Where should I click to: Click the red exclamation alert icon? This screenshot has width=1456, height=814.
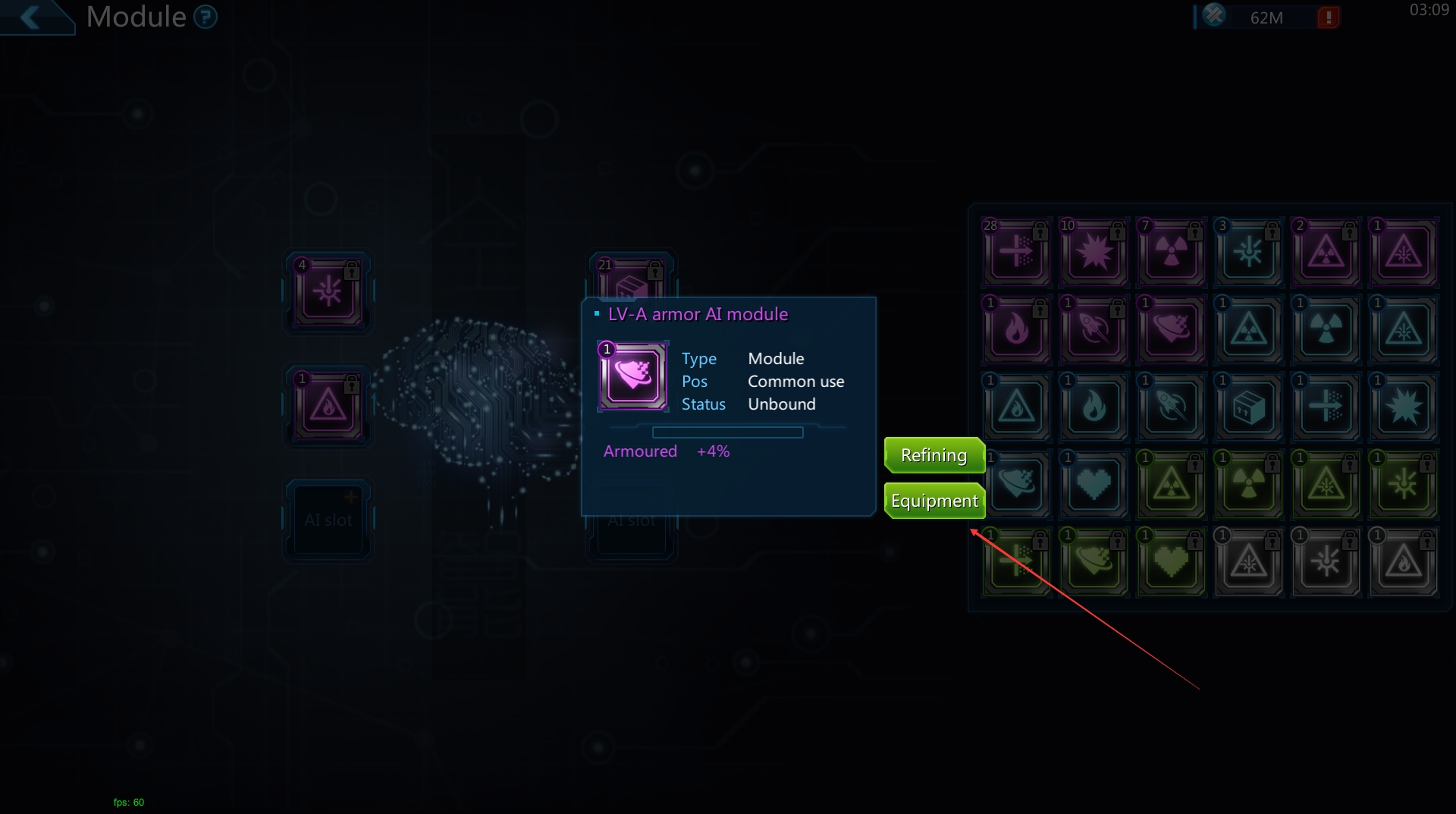(x=1327, y=17)
